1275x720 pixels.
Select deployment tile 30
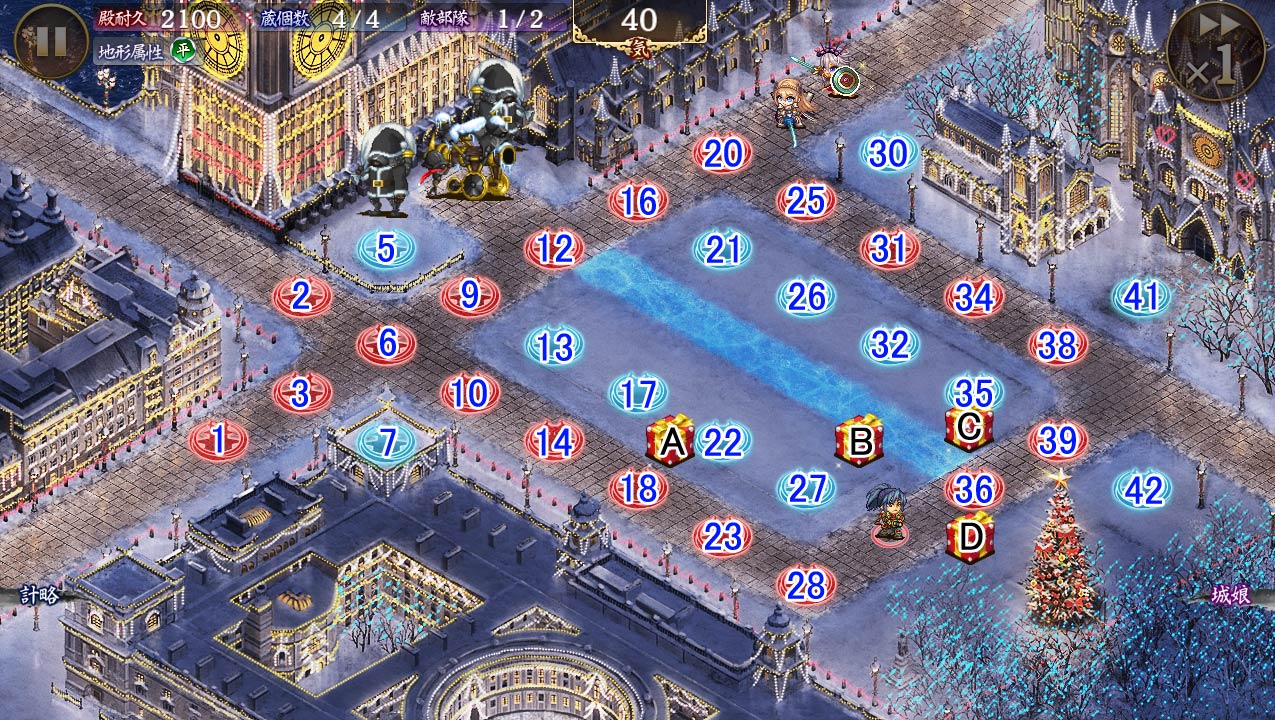[x=888, y=154]
